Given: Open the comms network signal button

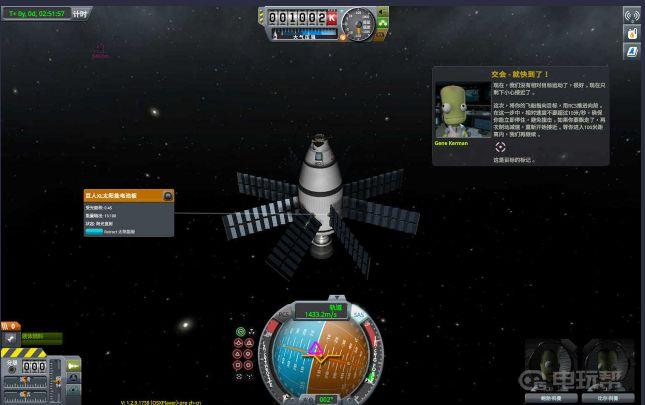Looking at the screenshot, I should point(632,15).
